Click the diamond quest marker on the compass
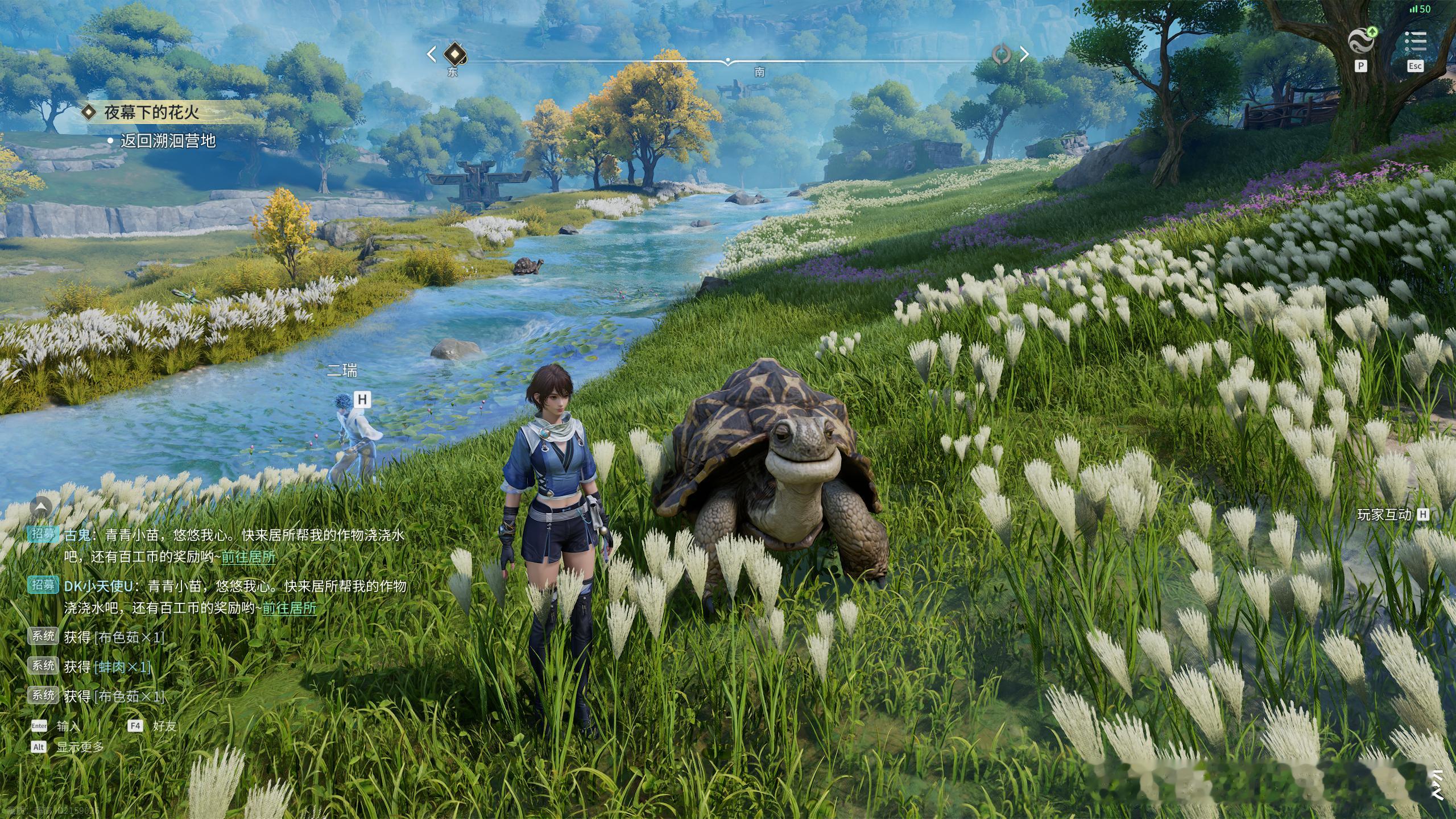The image size is (1456, 819). 453,54
